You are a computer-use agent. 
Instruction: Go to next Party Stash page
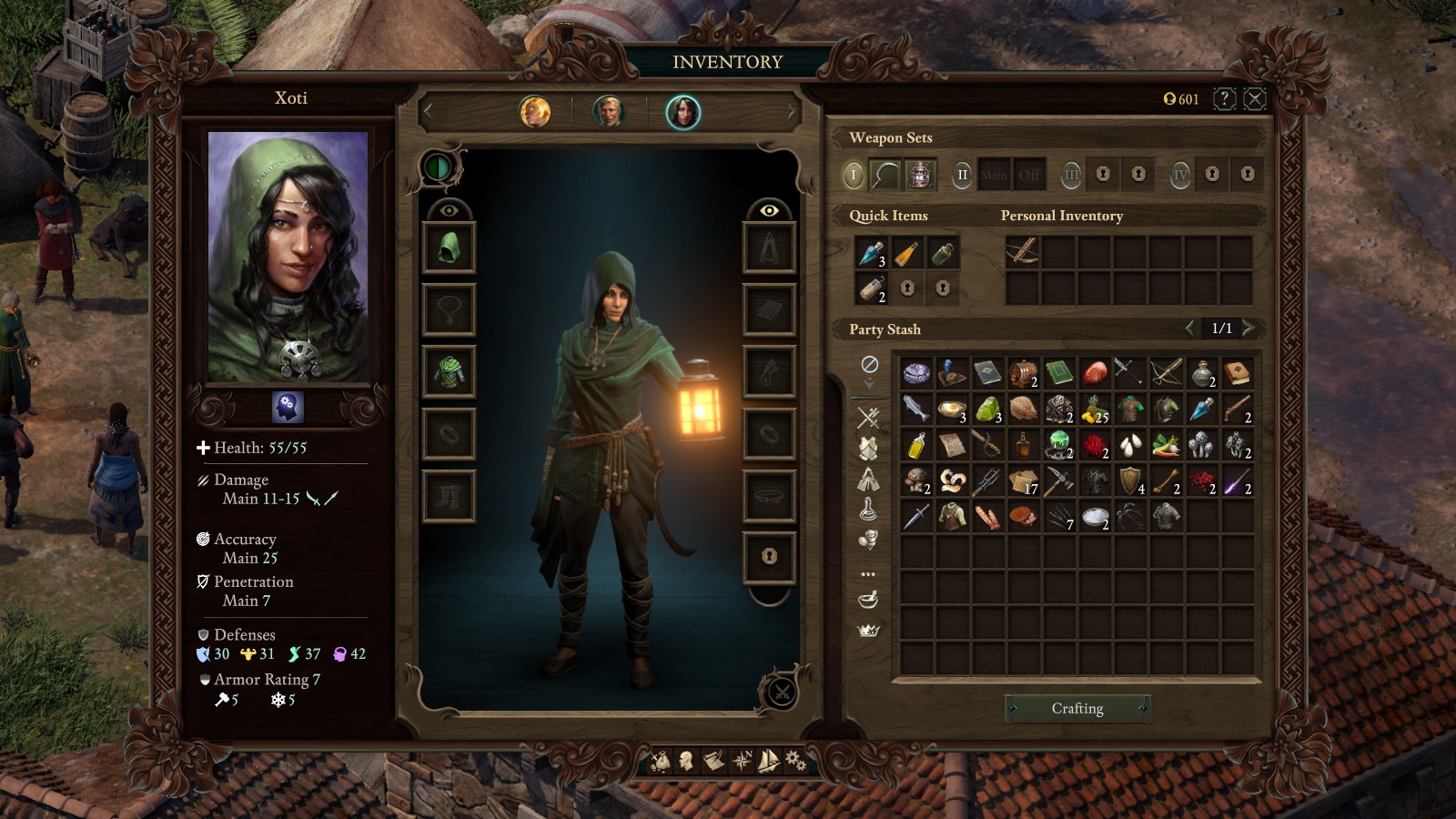click(x=1249, y=328)
